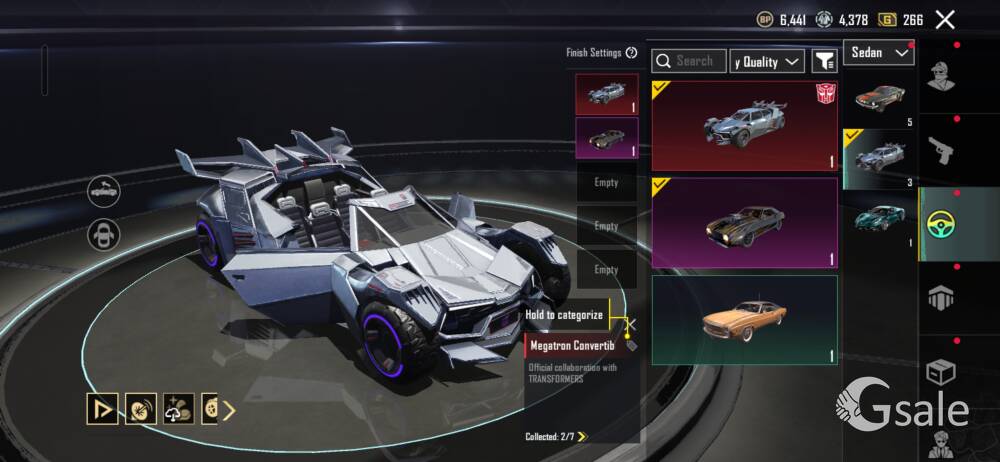This screenshot has width=1000, height=462.
Task: Show help for Finish Settings
Action: [631, 53]
